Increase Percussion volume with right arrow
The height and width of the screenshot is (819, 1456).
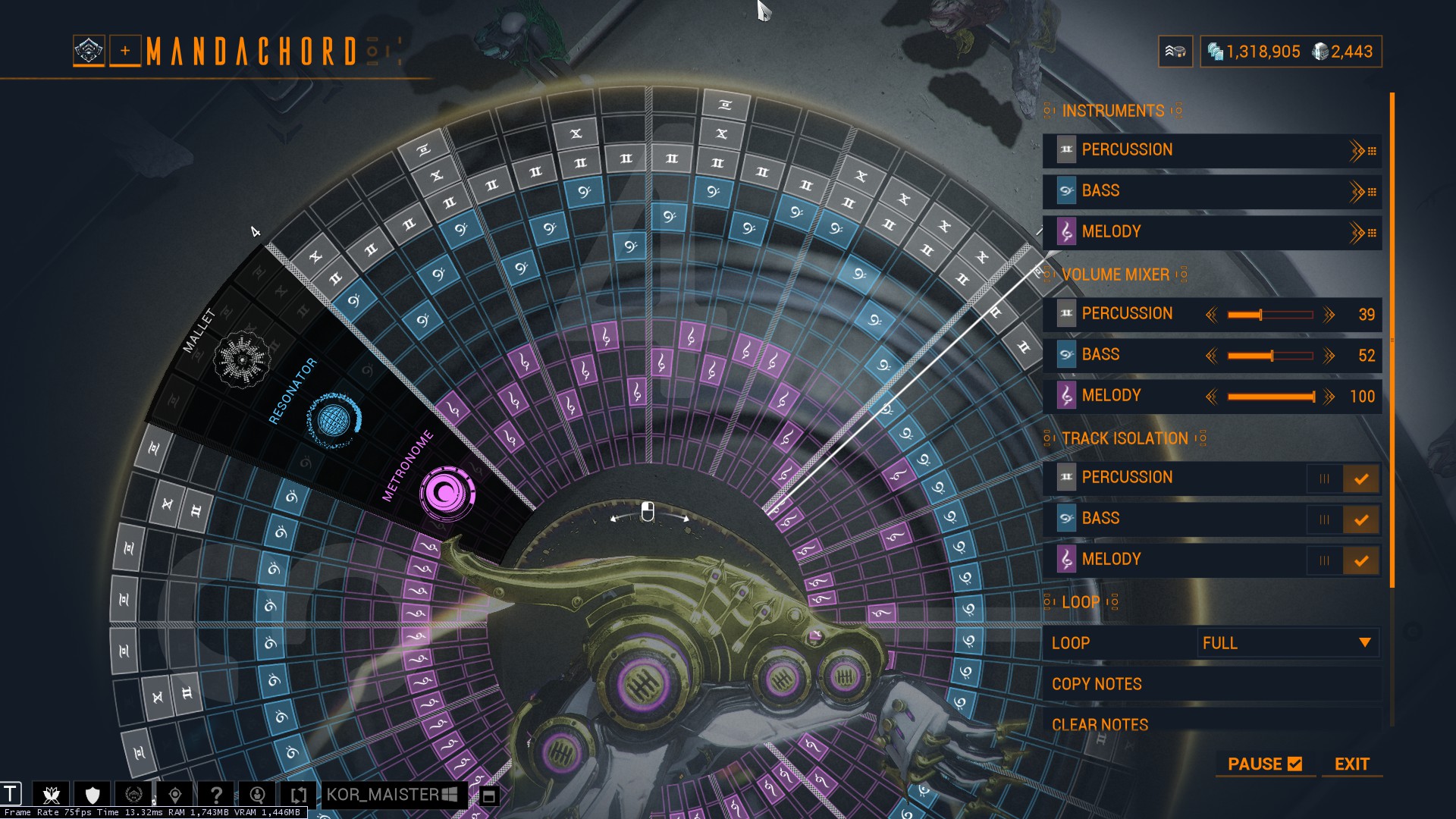[x=1329, y=315]
